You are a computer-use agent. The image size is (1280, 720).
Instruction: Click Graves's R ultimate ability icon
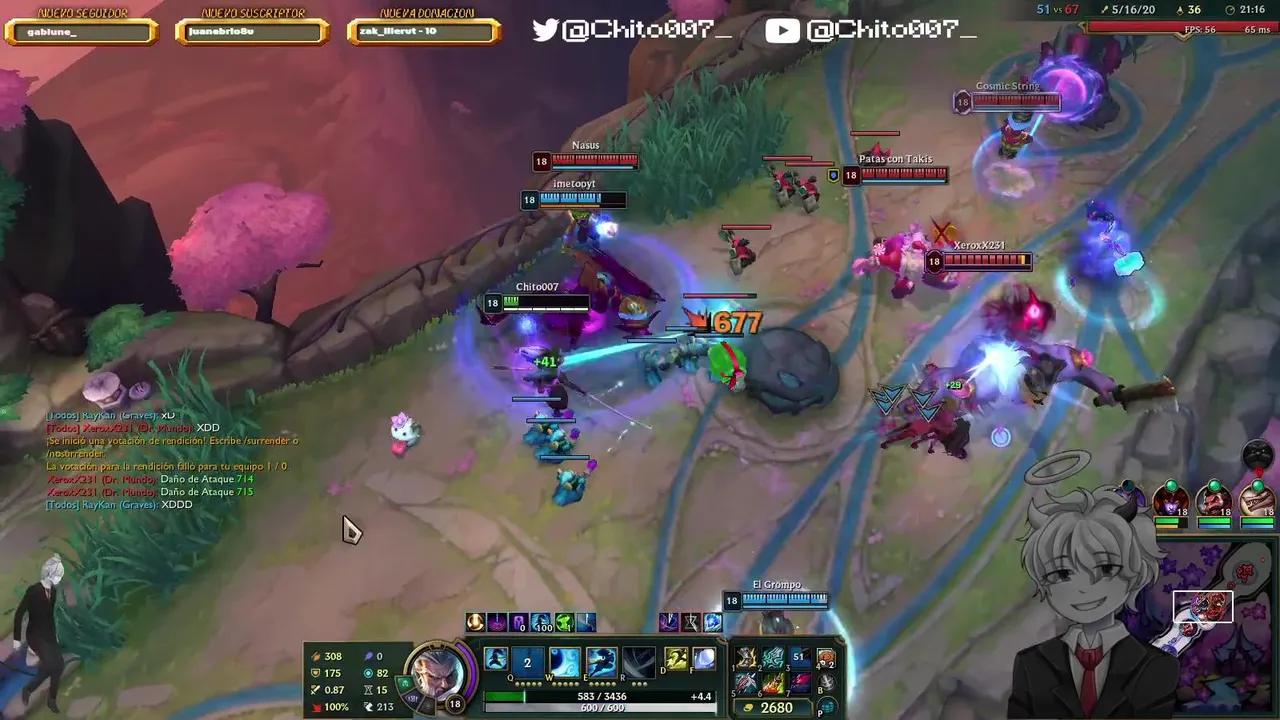637,661
